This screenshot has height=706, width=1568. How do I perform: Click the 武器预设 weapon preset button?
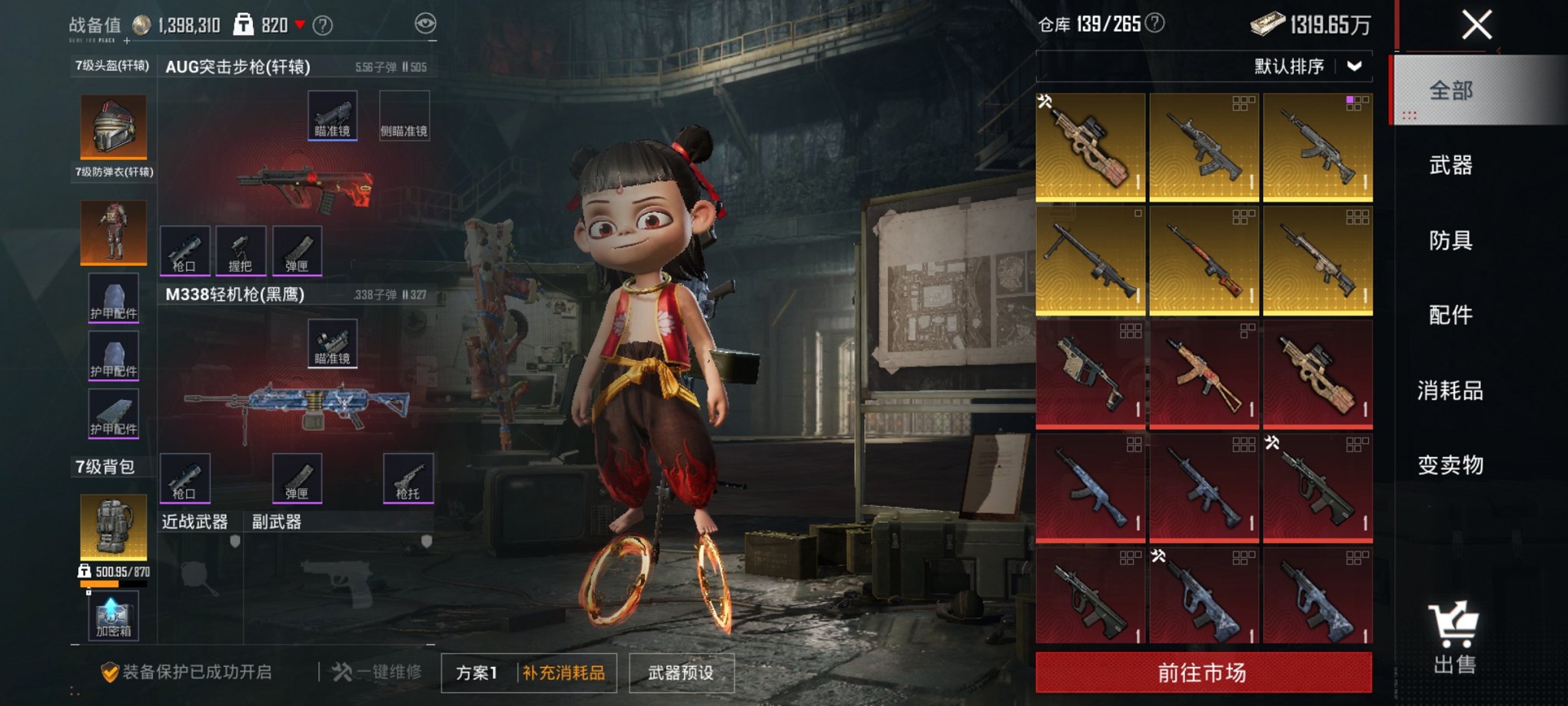click(x=681, y=673)
